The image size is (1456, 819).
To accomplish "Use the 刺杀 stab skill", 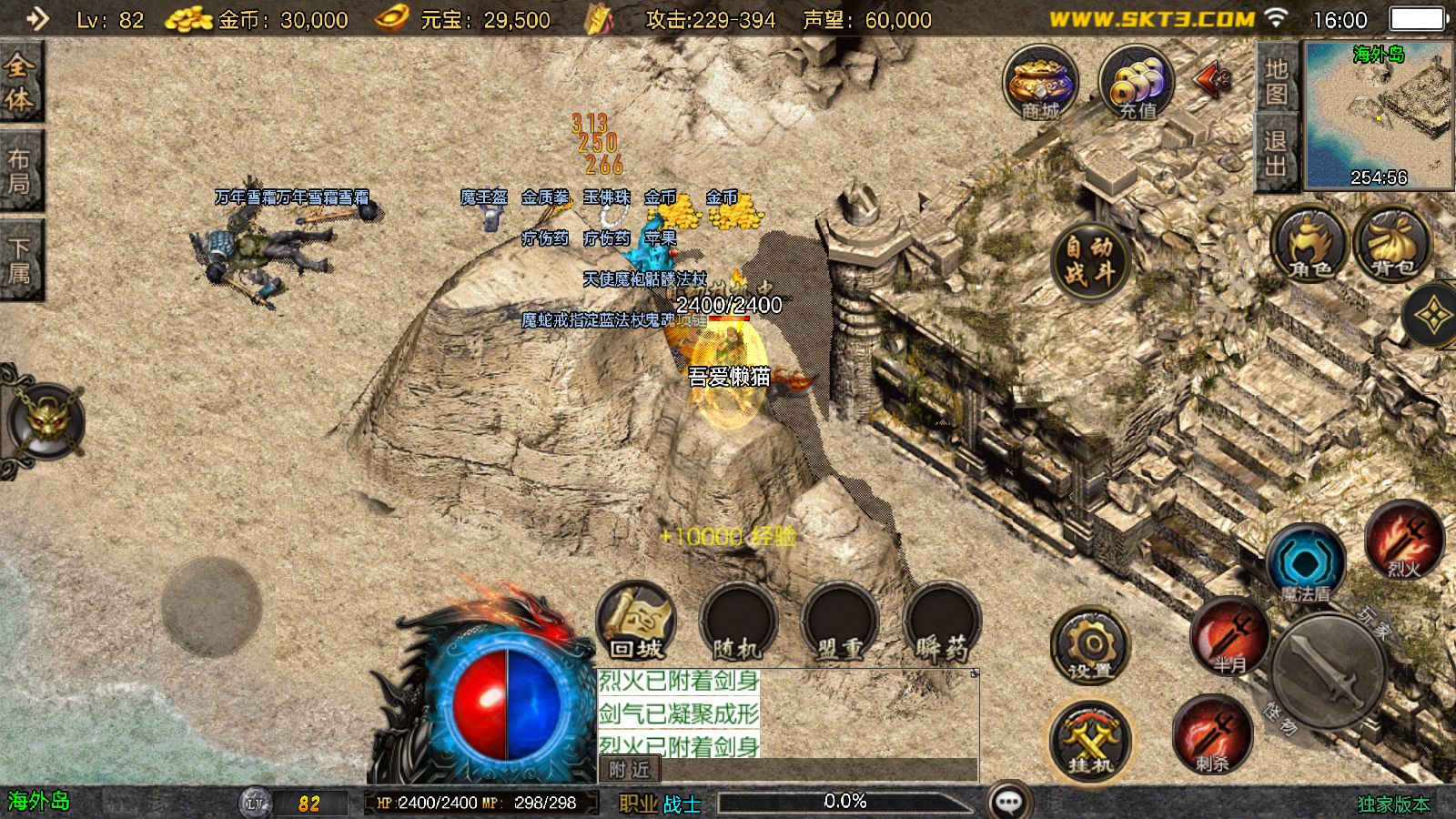I will click(1212, 733).
